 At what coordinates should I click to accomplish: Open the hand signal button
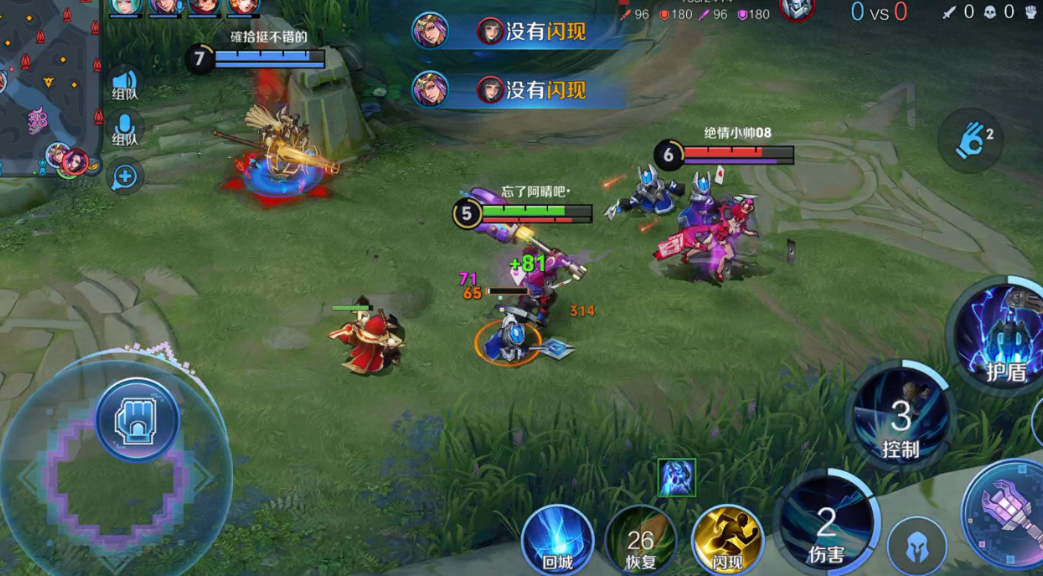[970, 141]
